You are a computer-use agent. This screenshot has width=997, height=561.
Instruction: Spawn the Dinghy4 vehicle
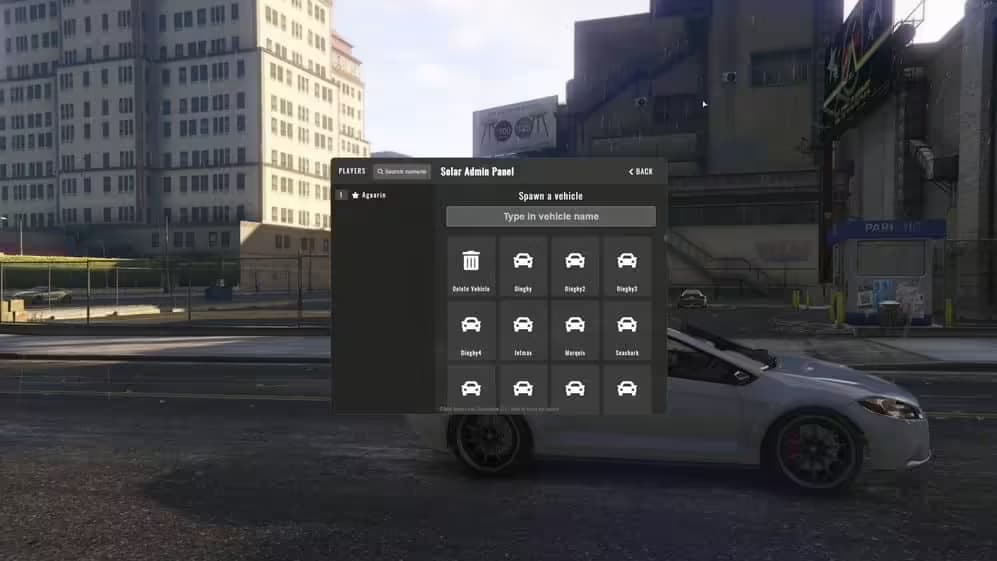tap(471, 330)
